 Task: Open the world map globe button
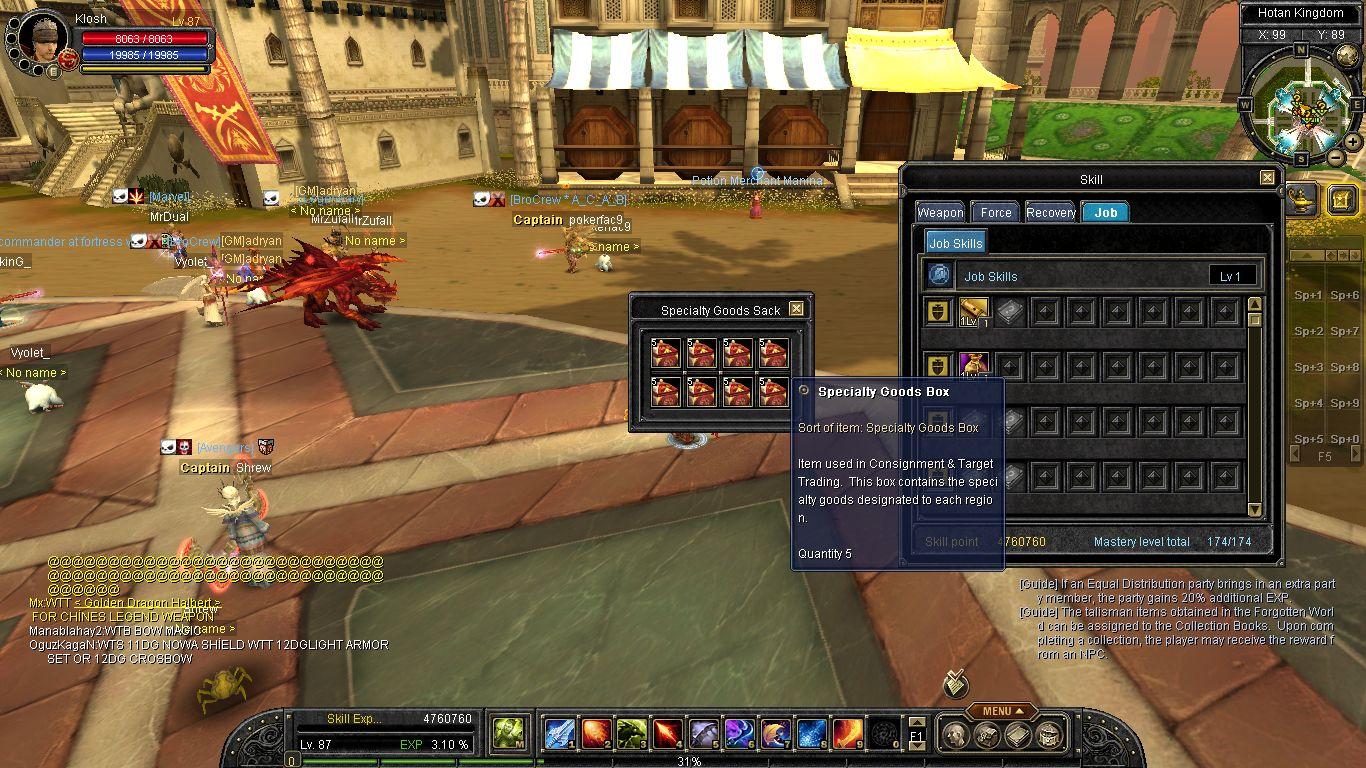coord(1347,56)
